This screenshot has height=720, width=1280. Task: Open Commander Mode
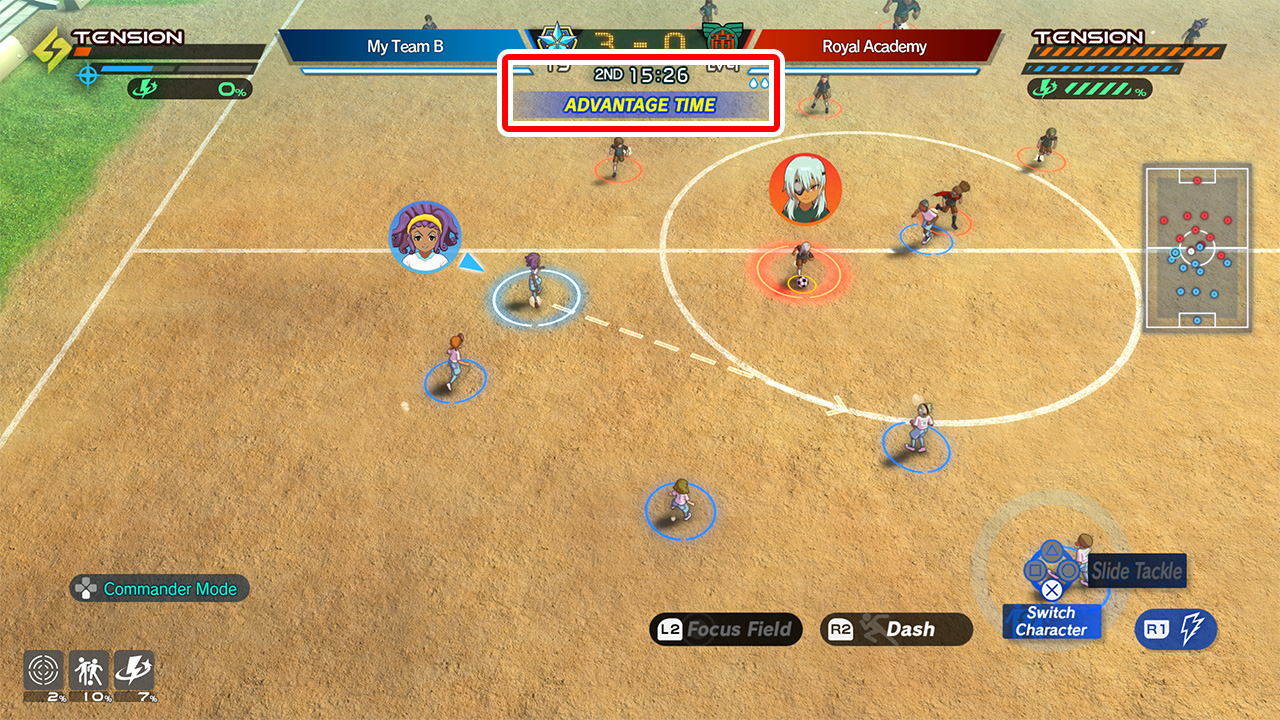point(159,589)
